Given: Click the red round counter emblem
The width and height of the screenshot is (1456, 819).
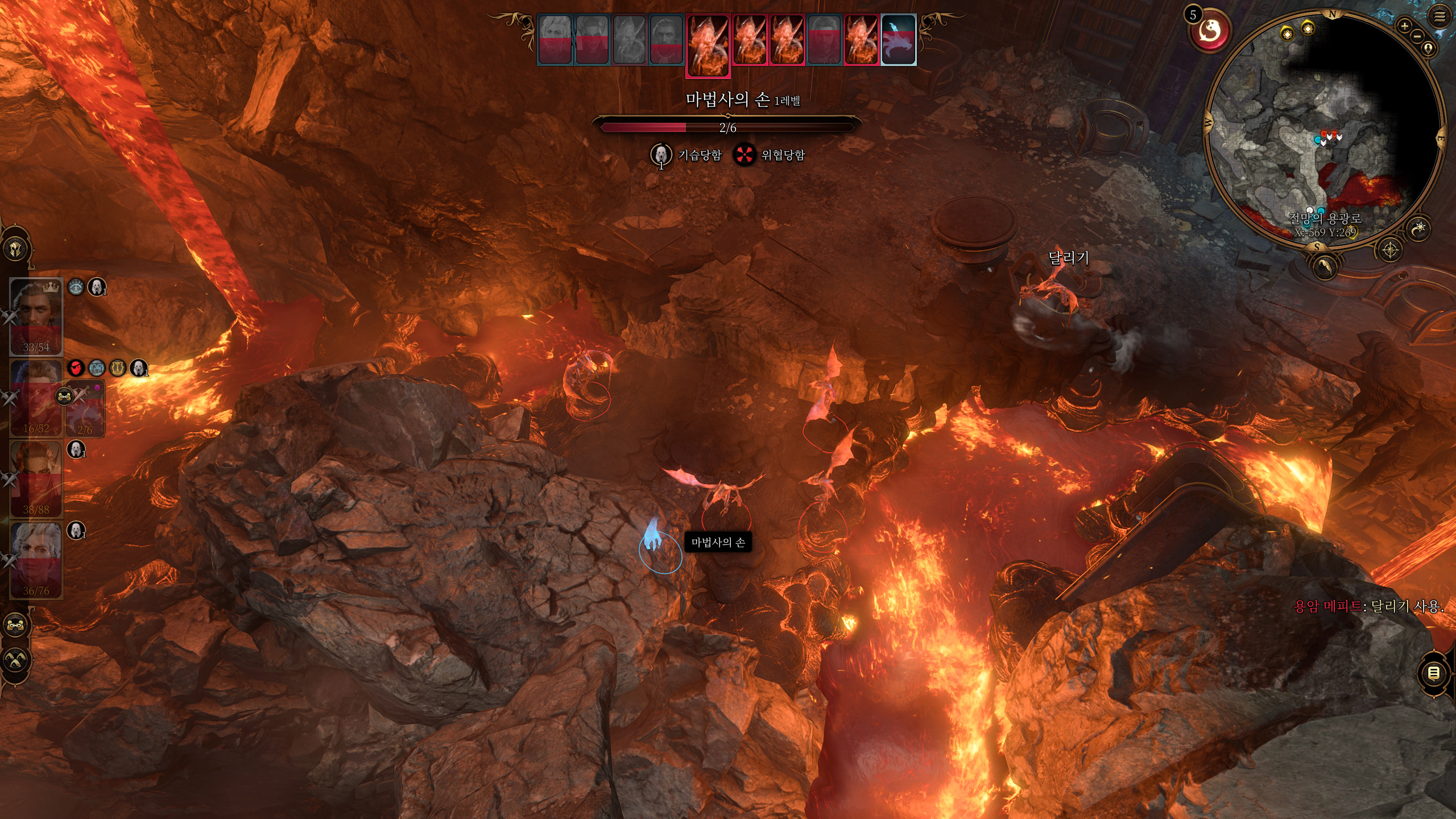Looking at the screenshot, I should pos(1211,31).
